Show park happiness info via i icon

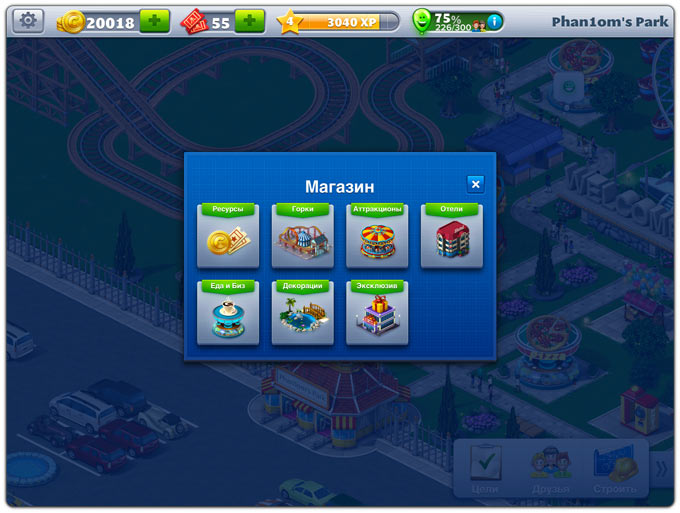[x=494, y=21]
